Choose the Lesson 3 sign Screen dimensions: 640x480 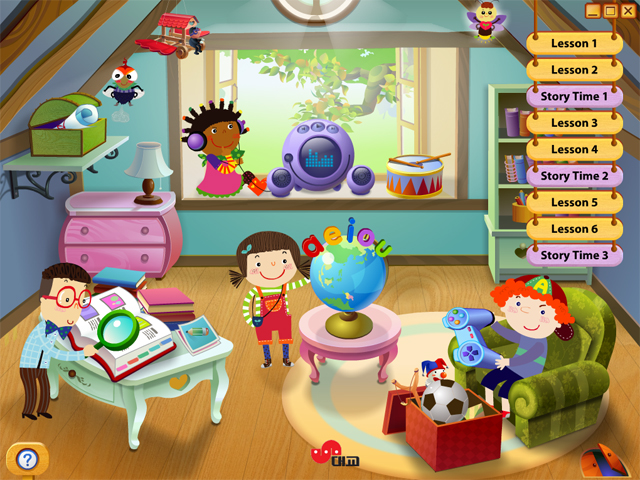(x=574, y=123)
